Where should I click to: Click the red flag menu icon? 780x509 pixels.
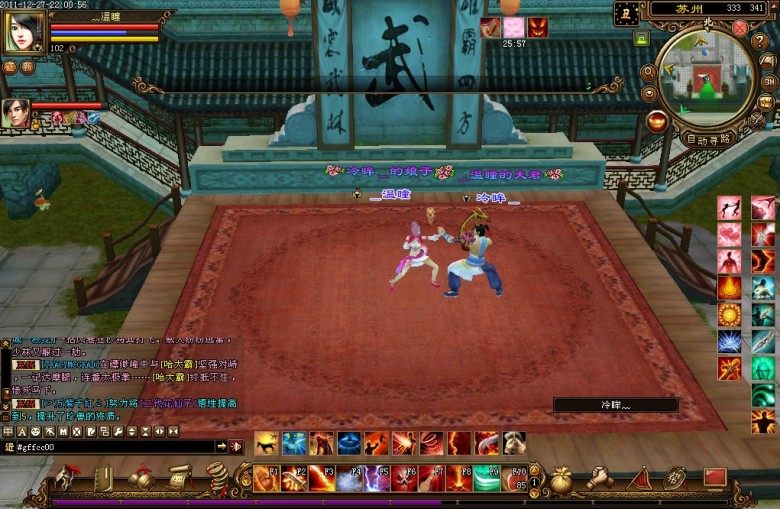pyautogui.click(x=715, y=478)
